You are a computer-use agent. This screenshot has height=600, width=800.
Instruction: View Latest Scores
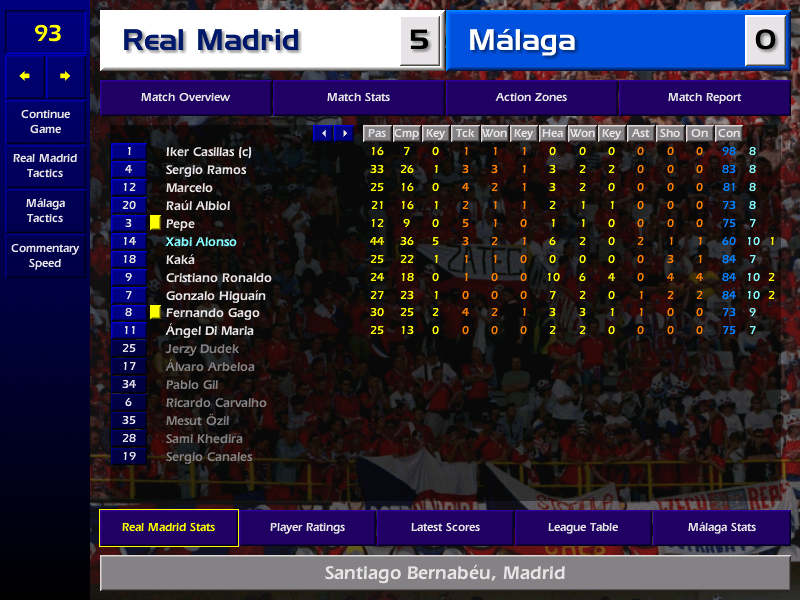click(445, 528)
